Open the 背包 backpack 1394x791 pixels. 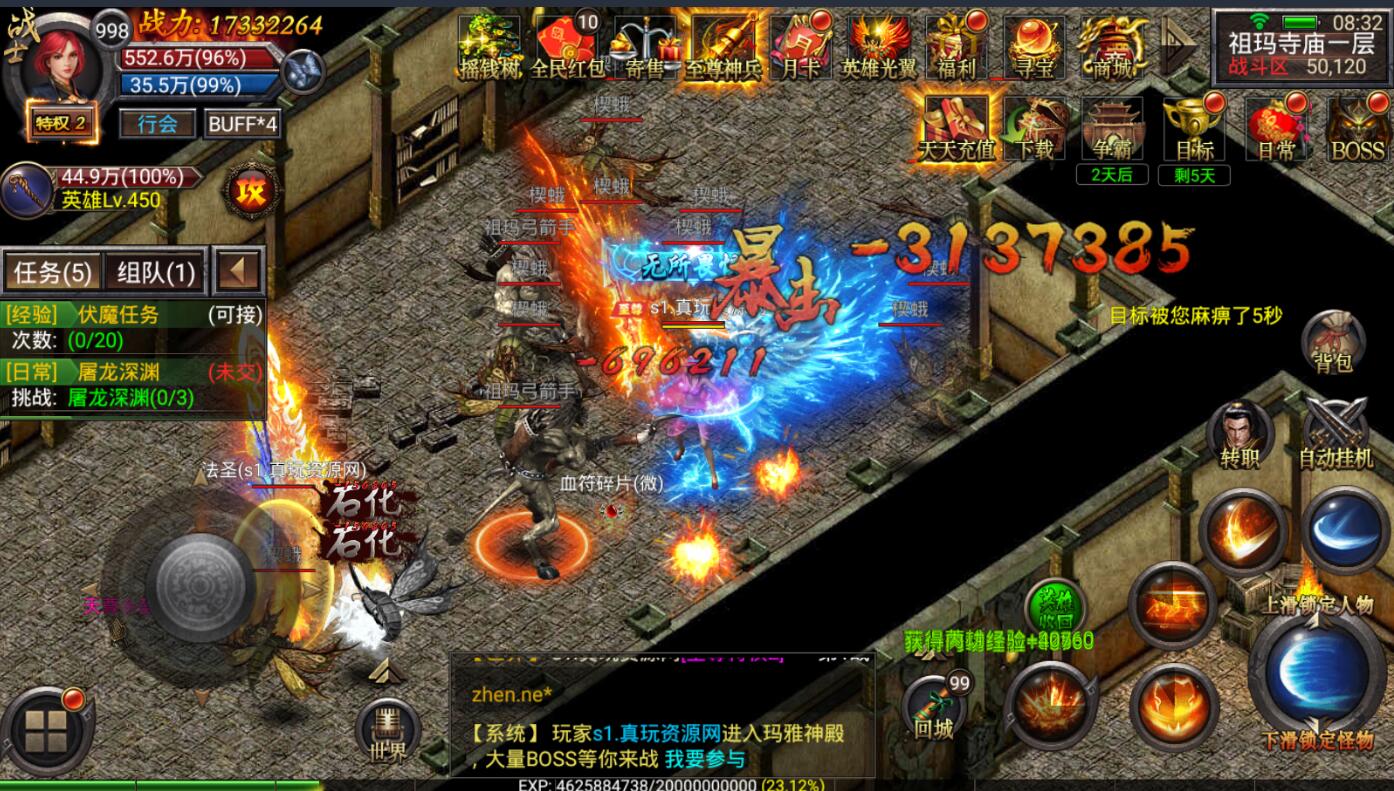pos(1334,343)
